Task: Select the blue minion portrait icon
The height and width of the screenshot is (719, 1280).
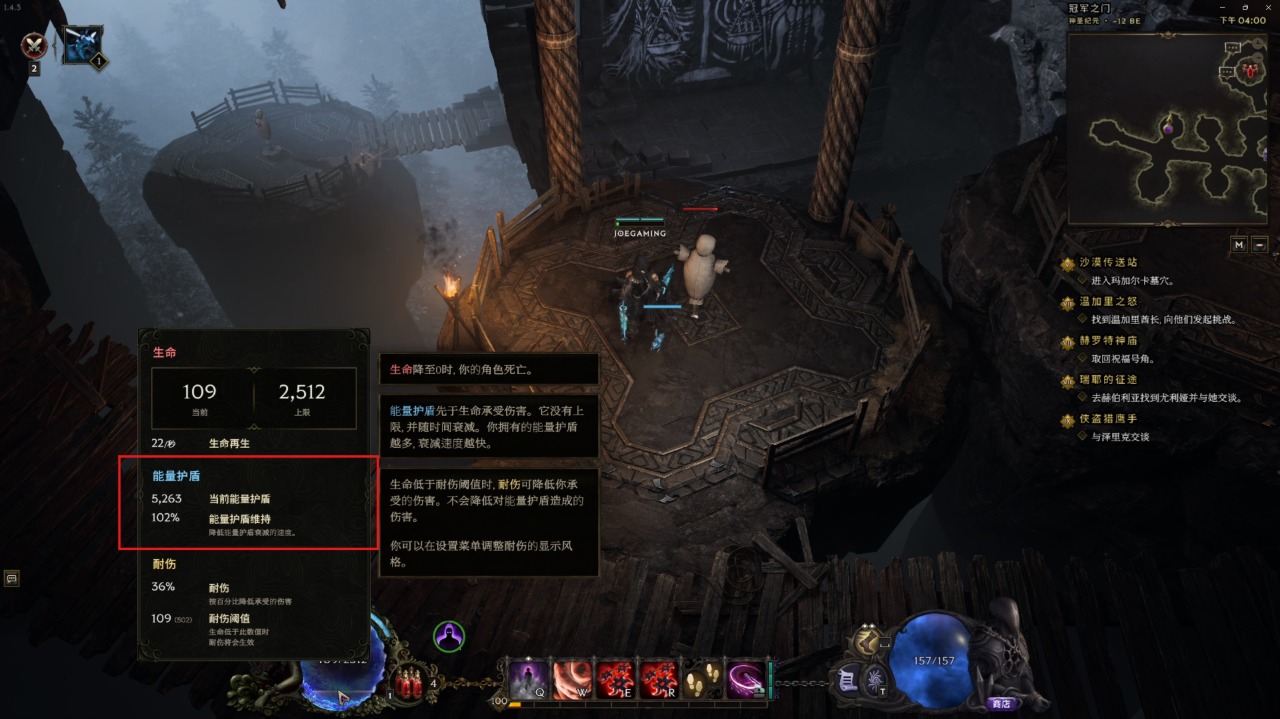Action: pyautogui.click(x=82, y=45)
